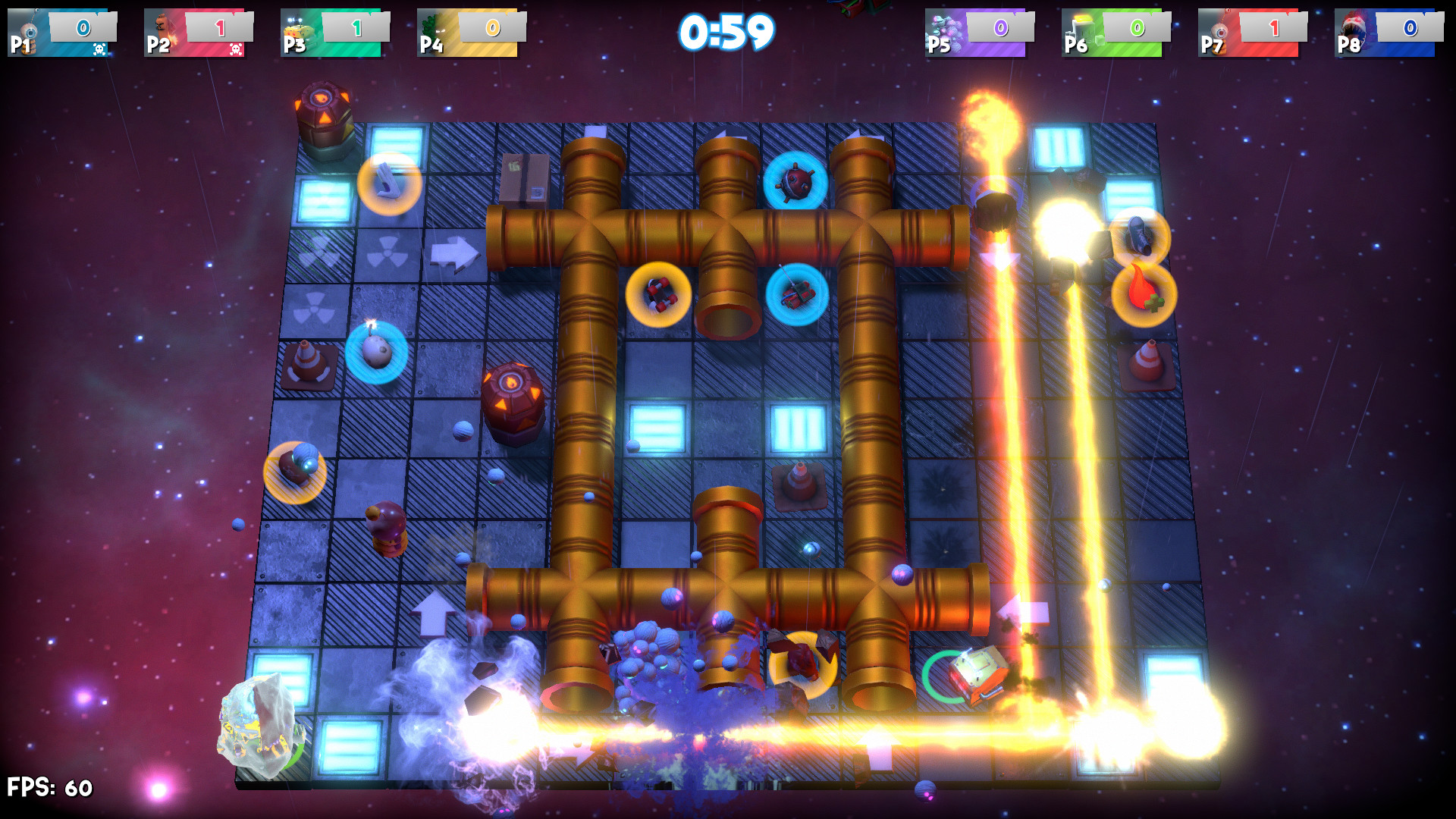Click the 0:59 match timer
The height and width of the screenshot is (819, 1456).
point(728,32)
